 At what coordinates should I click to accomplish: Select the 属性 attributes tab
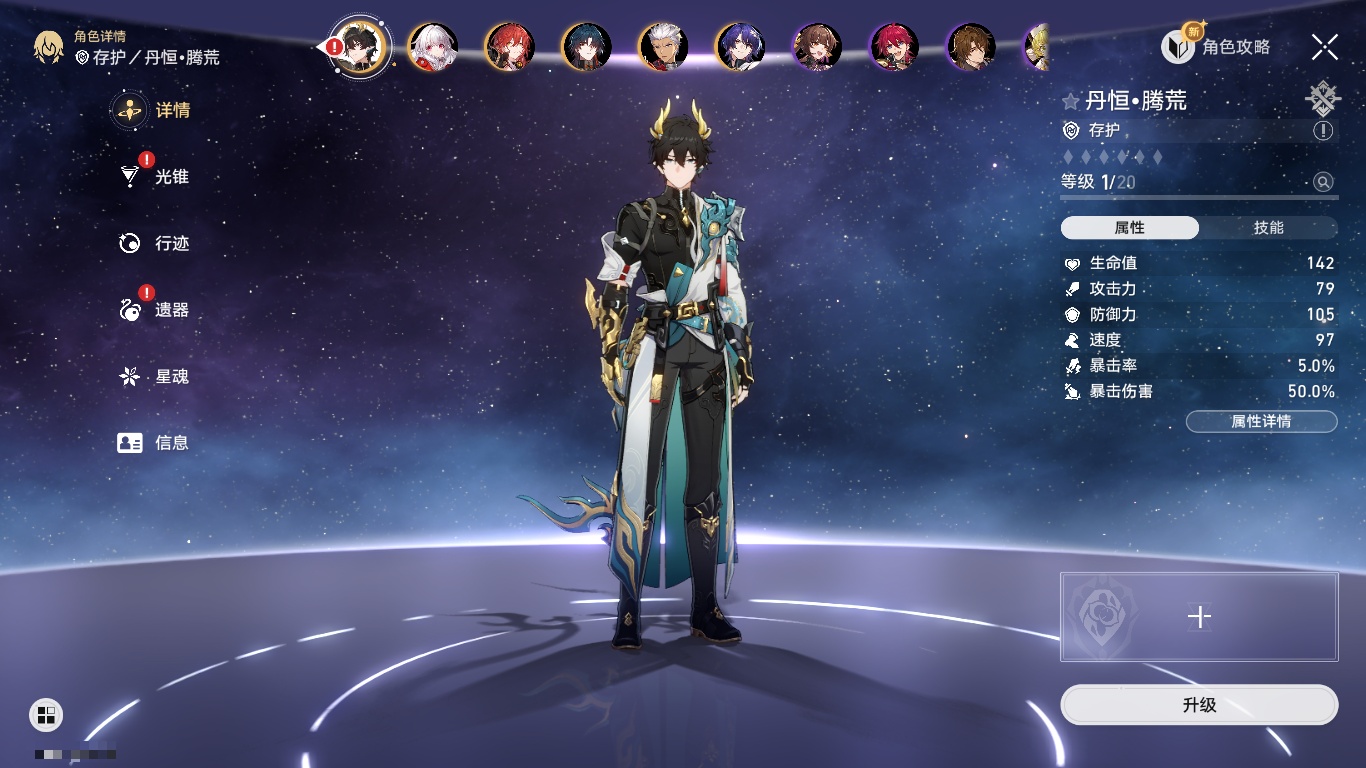[1129, 228]
